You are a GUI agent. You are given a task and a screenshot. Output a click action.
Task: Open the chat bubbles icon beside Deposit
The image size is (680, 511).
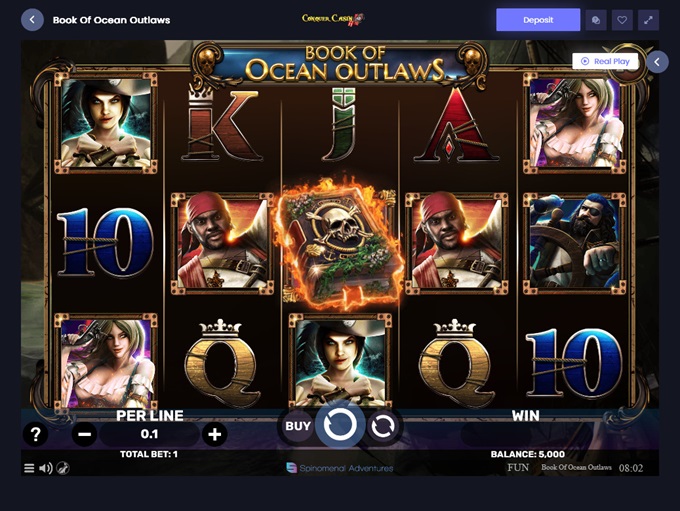[x=596, y=20]
